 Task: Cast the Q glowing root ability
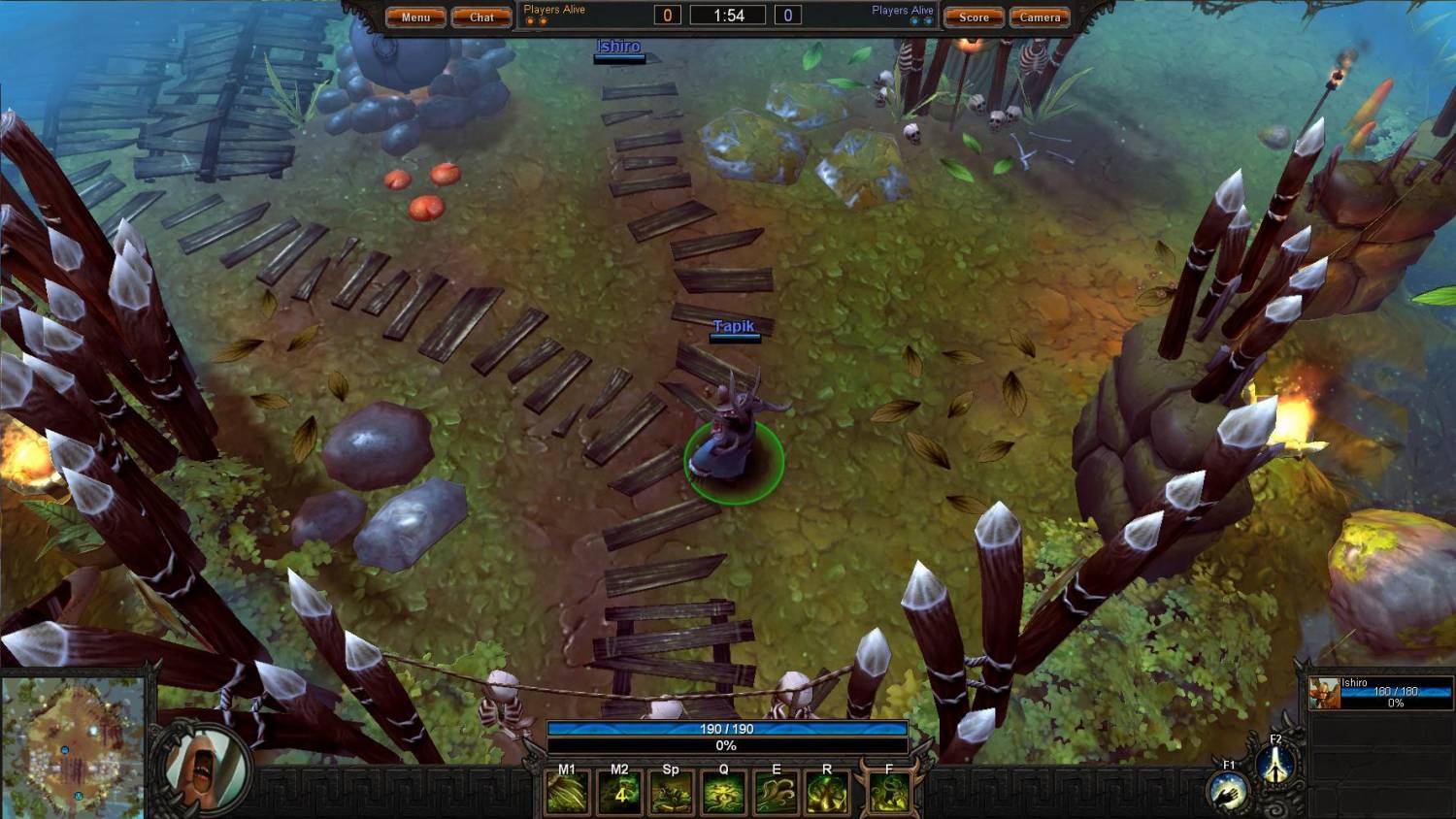(x=724, y=794)
